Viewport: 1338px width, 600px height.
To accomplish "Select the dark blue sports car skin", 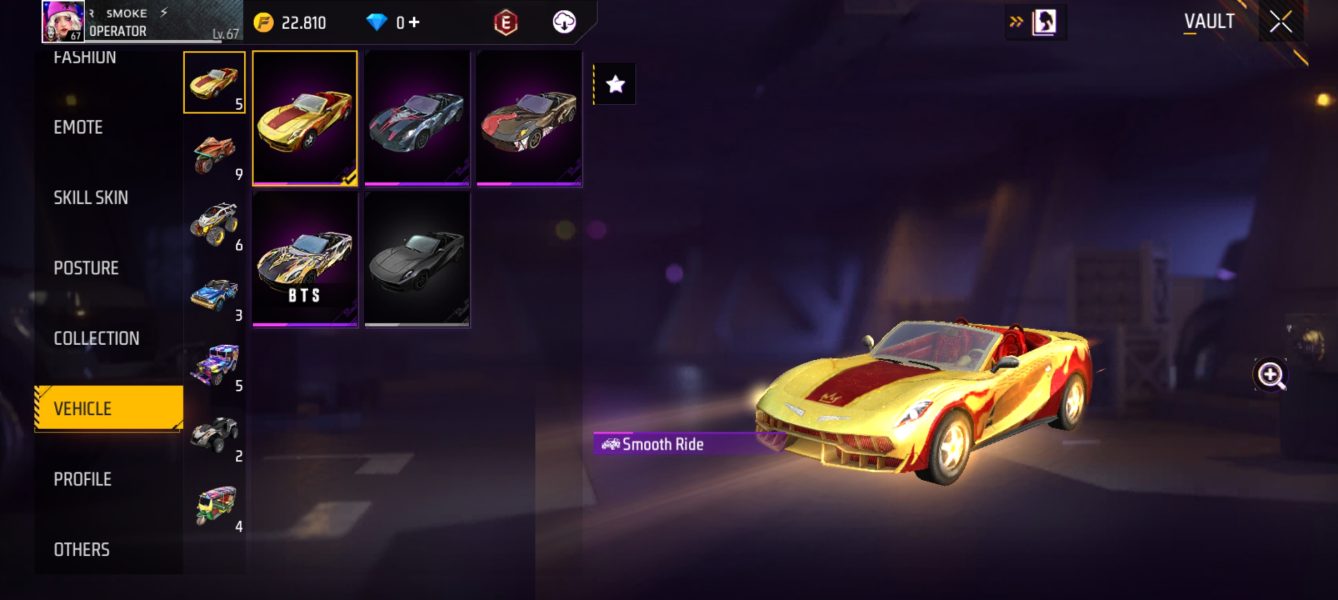I will coord(417,118).
